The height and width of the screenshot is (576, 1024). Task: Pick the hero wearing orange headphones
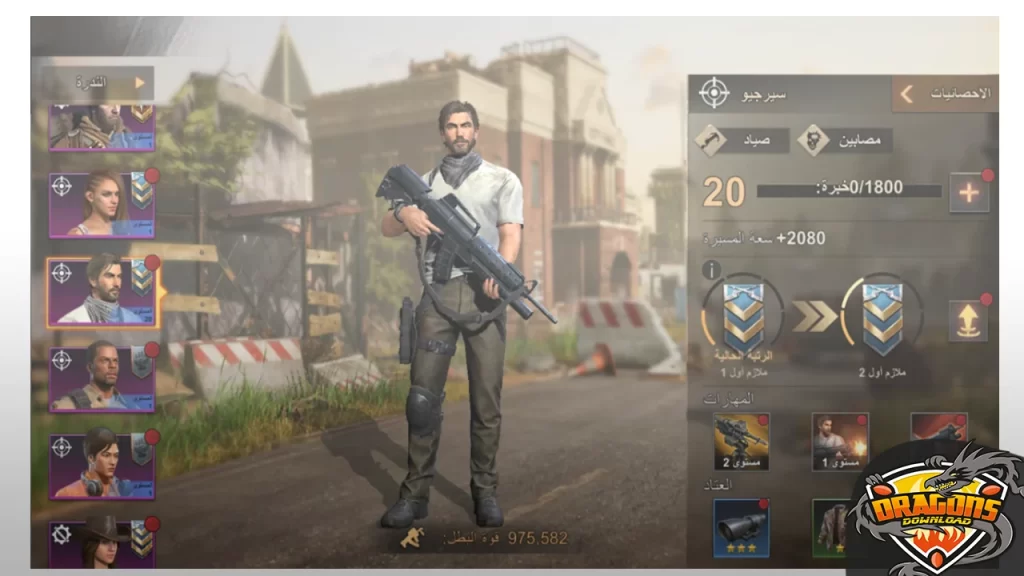tap(102, 465)
